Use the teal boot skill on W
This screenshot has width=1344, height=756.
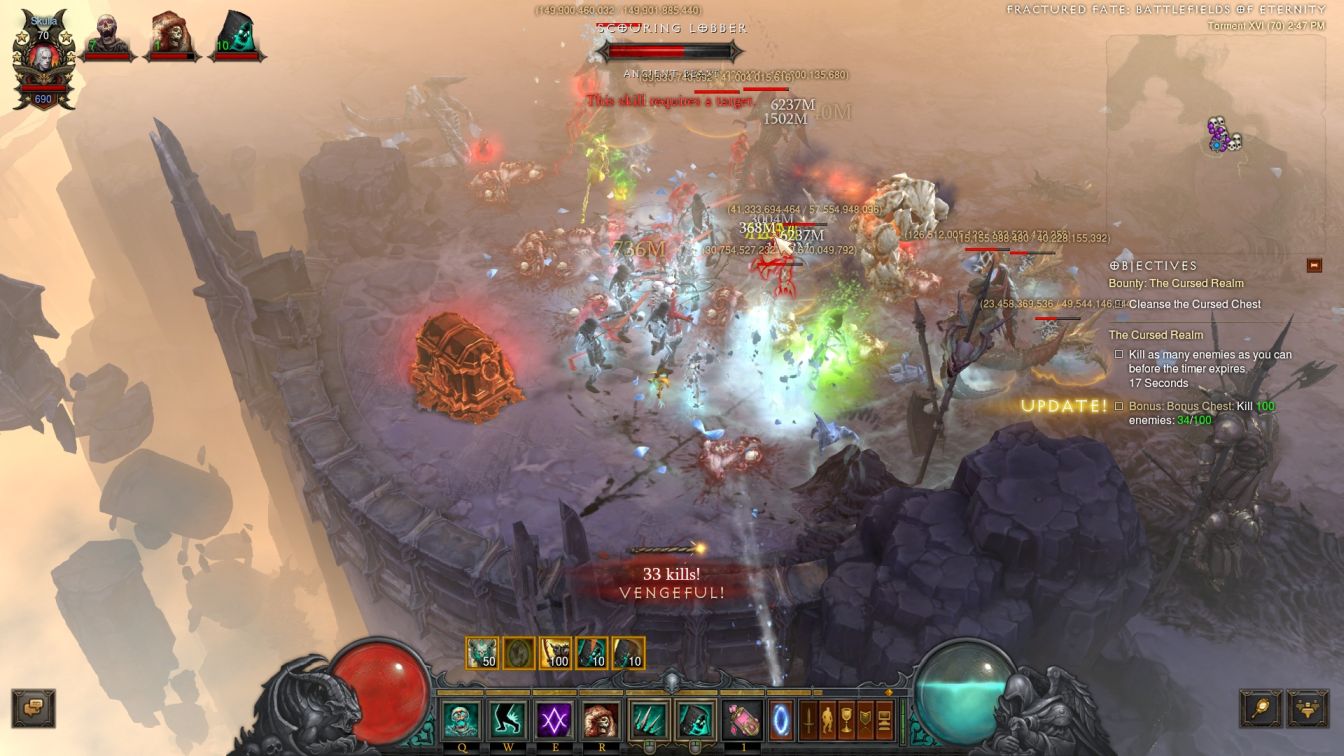point(508,720)
